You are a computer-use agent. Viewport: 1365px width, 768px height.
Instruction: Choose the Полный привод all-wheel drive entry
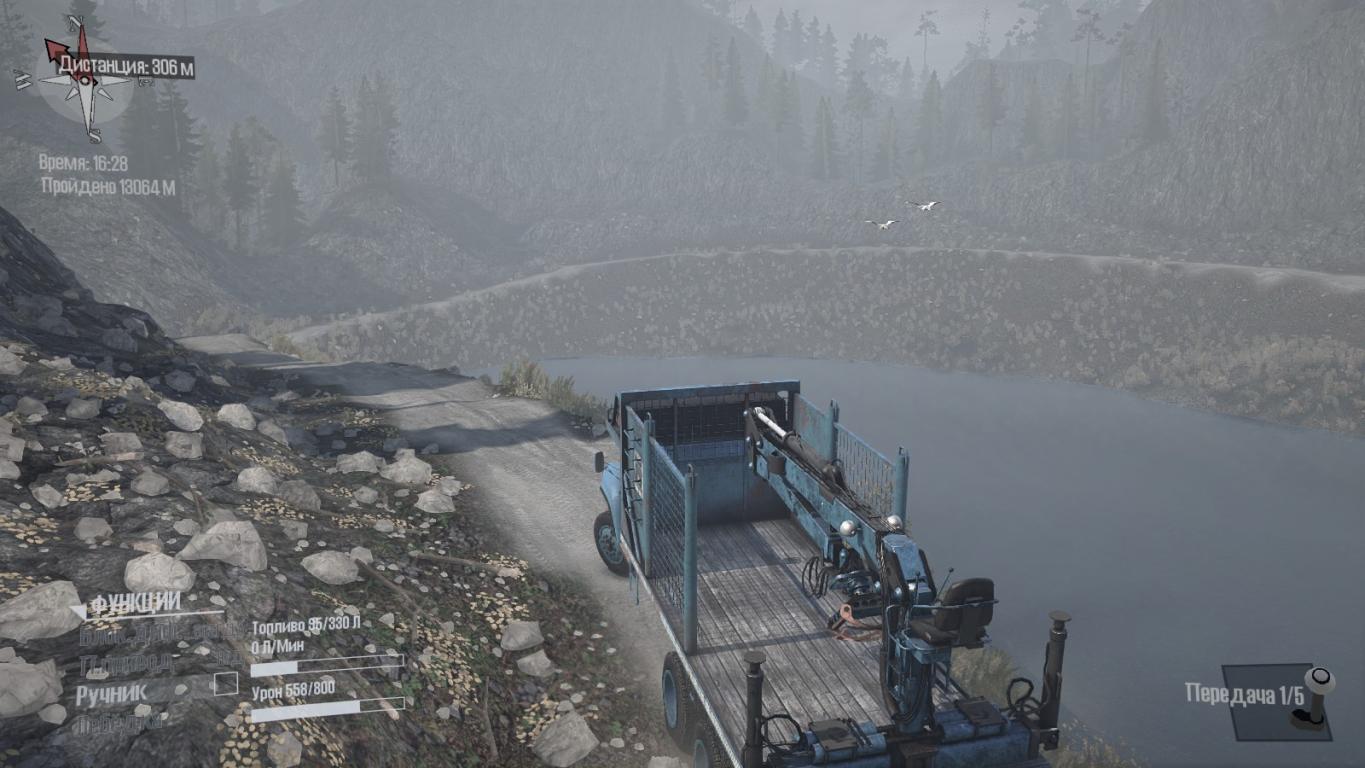click(x=128, y=663)
